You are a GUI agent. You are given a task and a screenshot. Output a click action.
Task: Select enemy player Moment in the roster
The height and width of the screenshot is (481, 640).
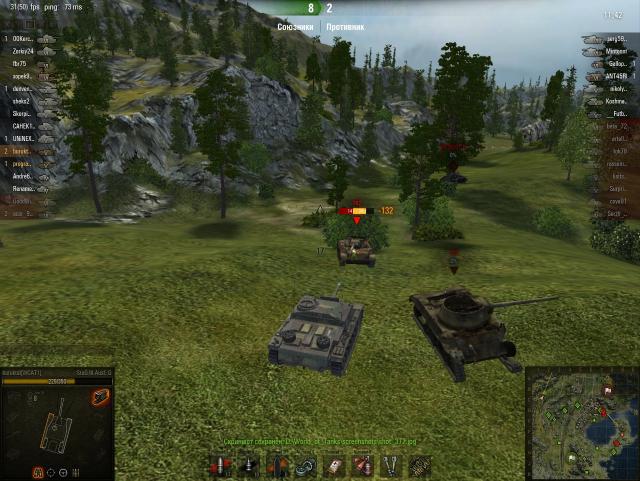[x=617, y=51]
